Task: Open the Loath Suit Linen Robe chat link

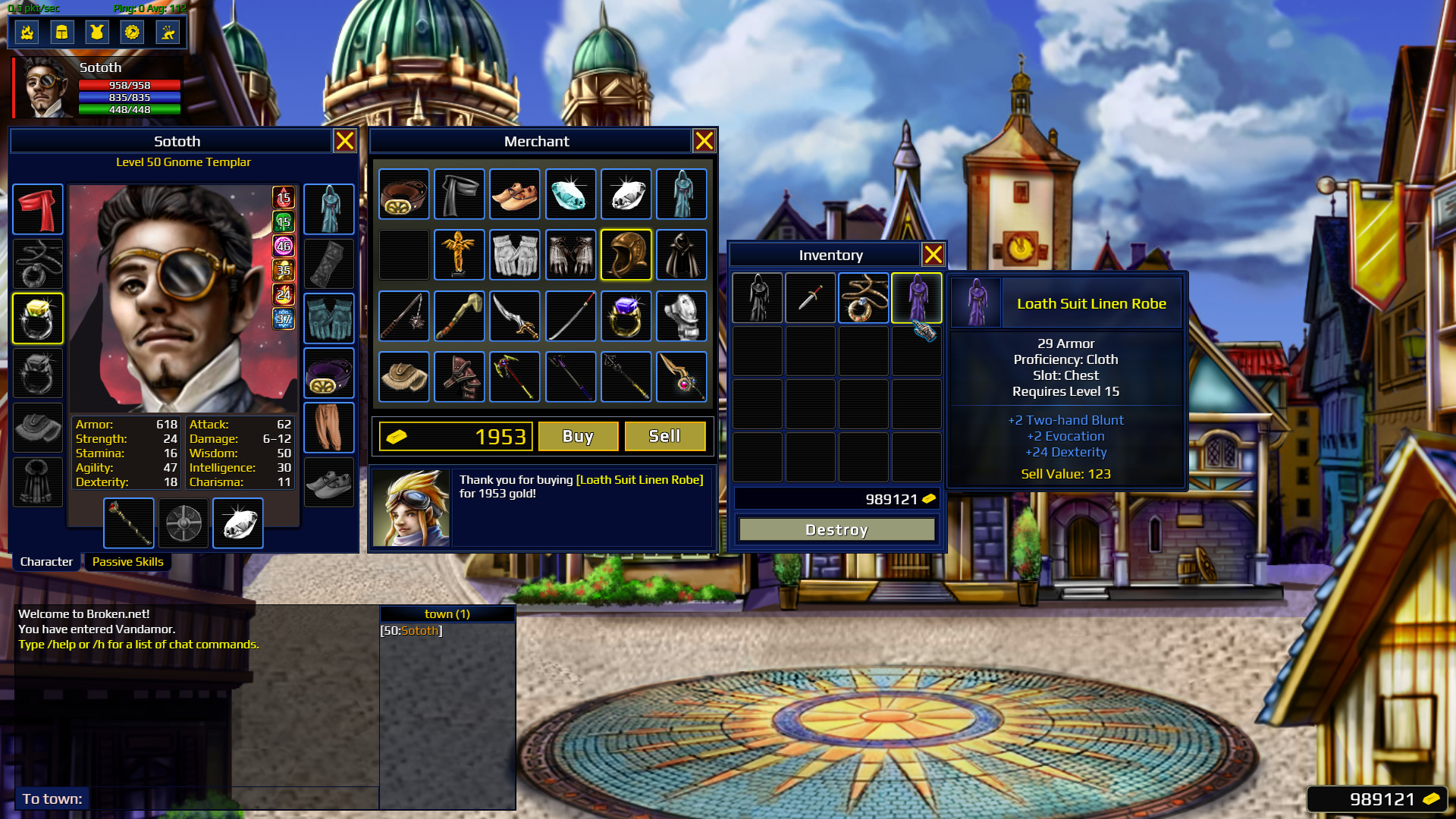Action: point(639,479)
